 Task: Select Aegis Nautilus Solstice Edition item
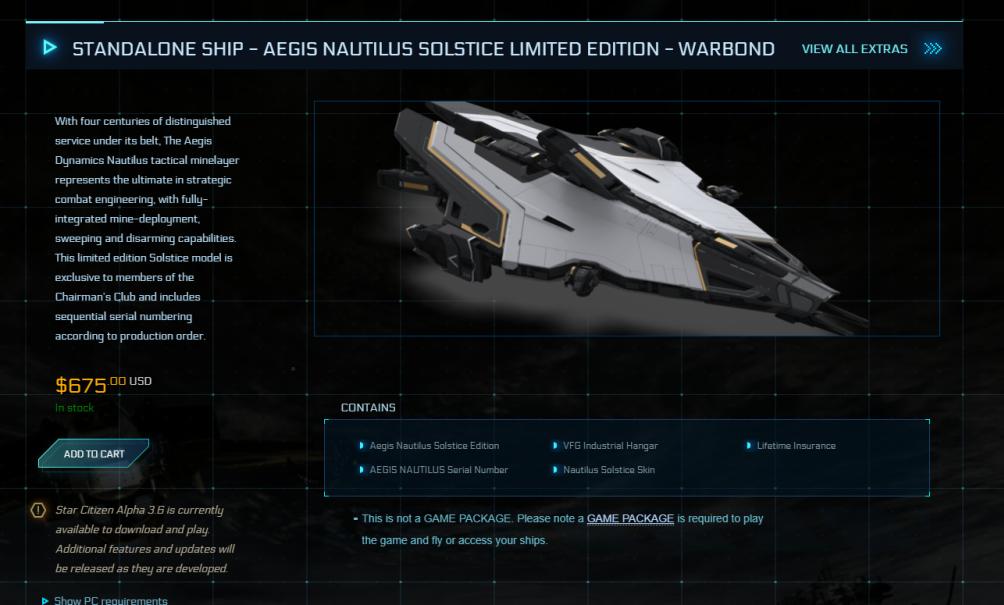pyautogui.click(x=434, y=446)
